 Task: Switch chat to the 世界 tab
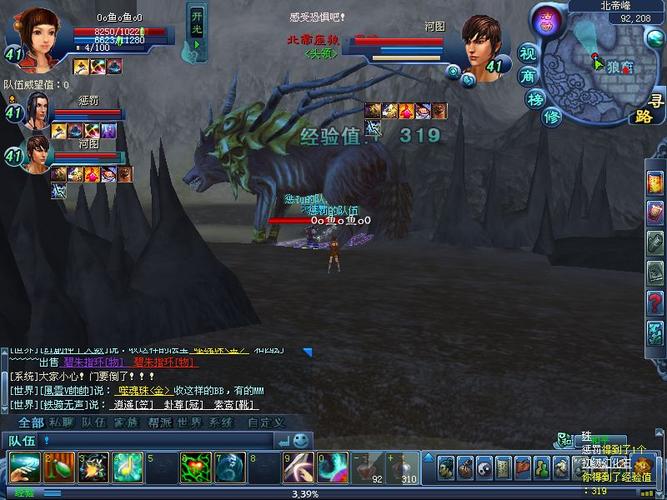189,422
